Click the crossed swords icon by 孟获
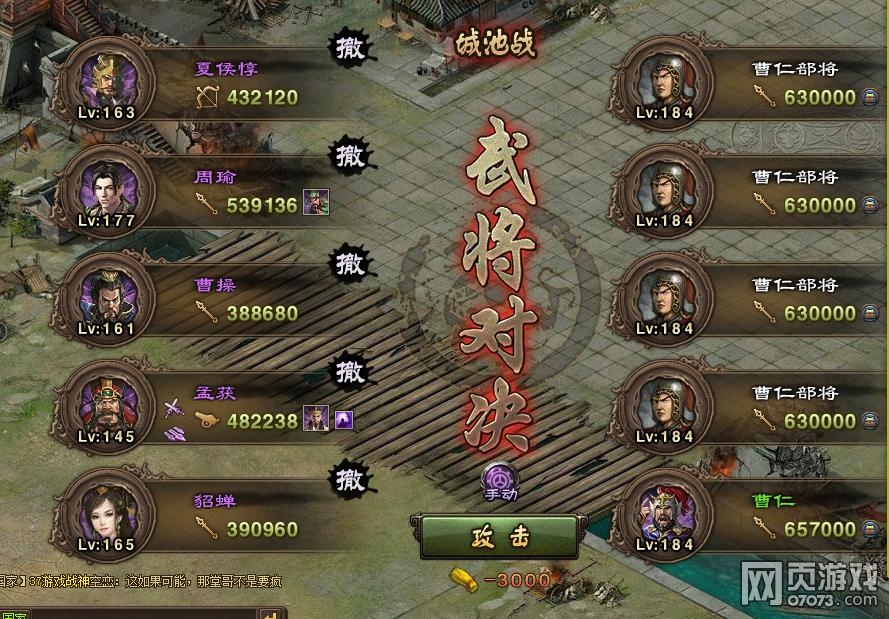Viewport: 889px width, 619px height. [x=173, y=408]
